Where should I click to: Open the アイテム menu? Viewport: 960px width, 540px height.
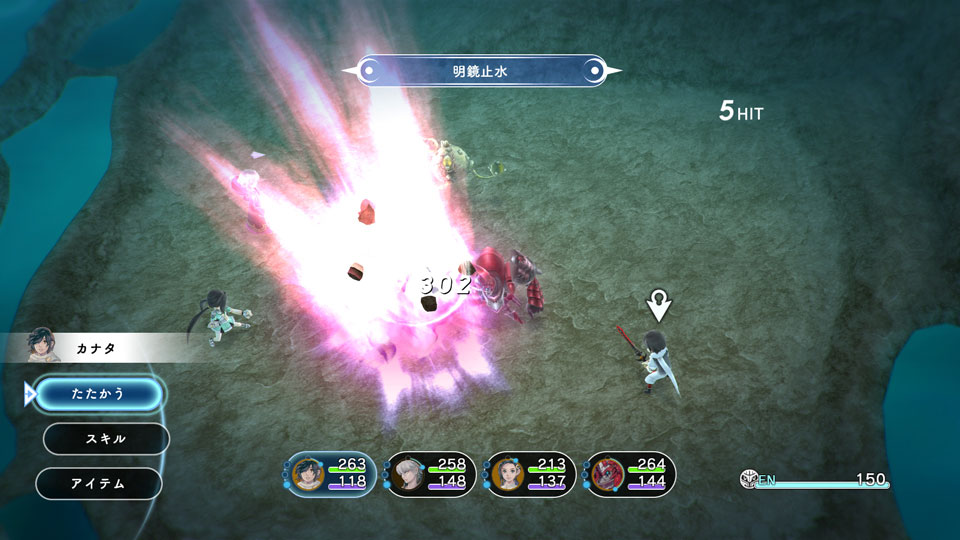point(98,484)
